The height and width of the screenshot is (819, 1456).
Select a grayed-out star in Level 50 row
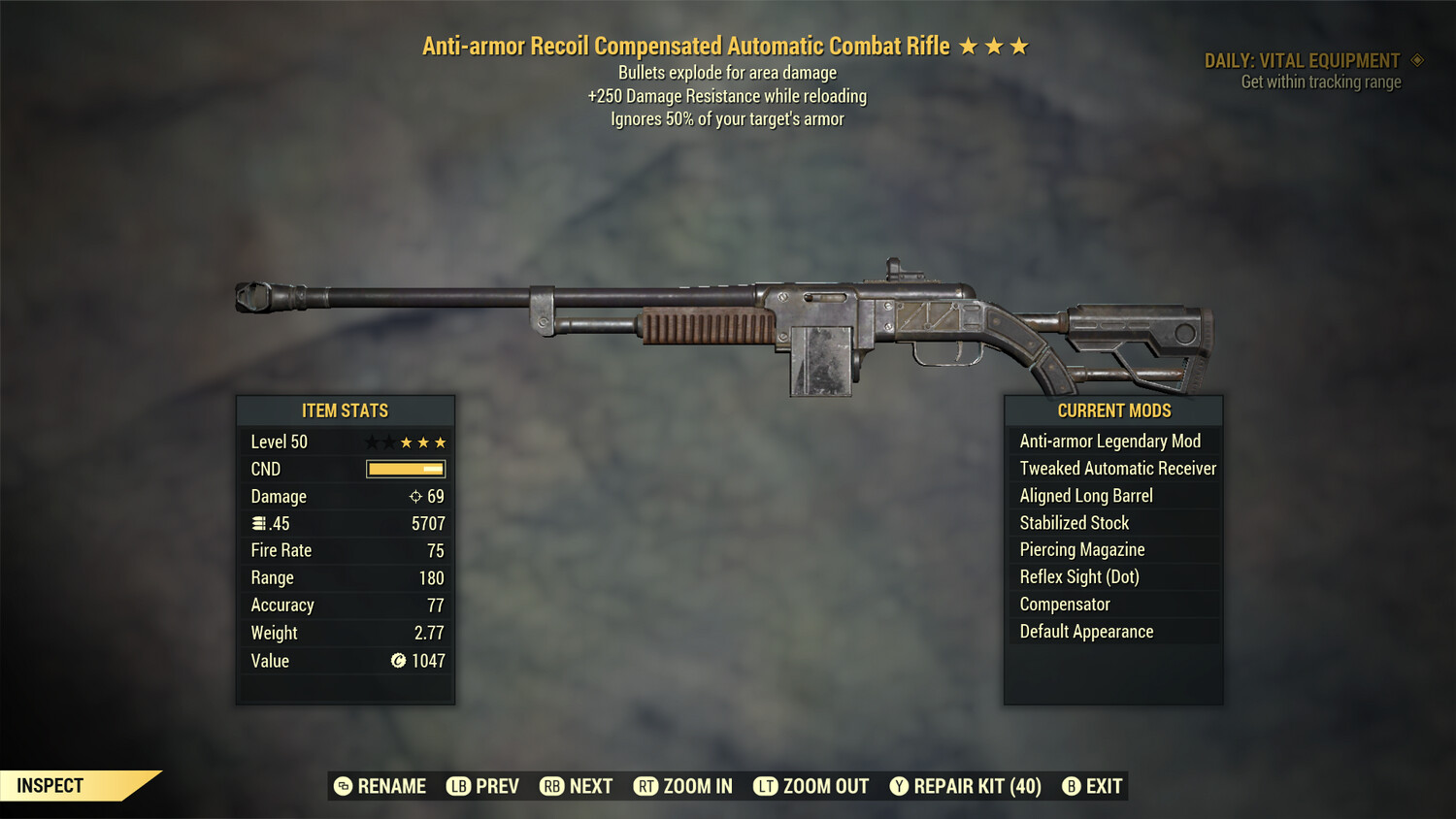coord(373,442)
